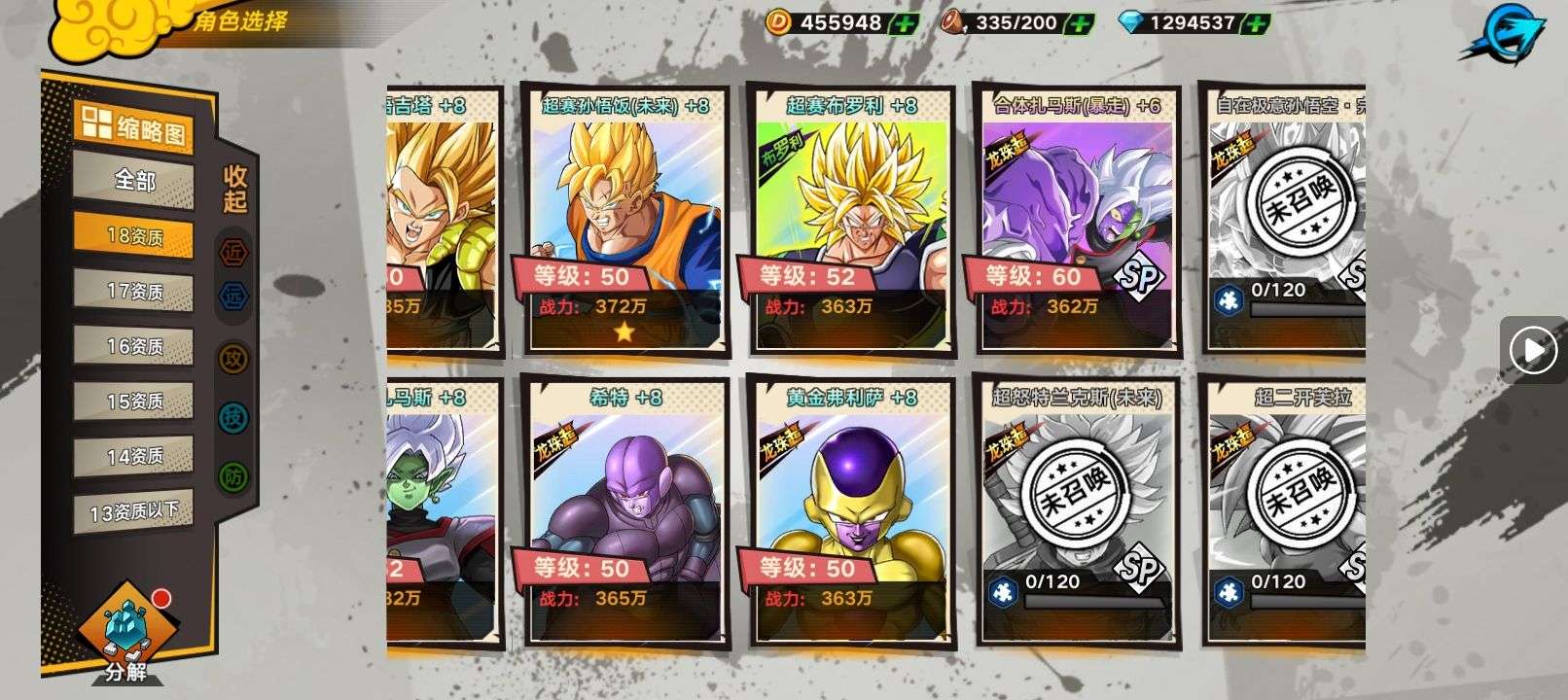1568x700 pixels.
Task: Select the 18资质 filter tab
Action: 133,236
